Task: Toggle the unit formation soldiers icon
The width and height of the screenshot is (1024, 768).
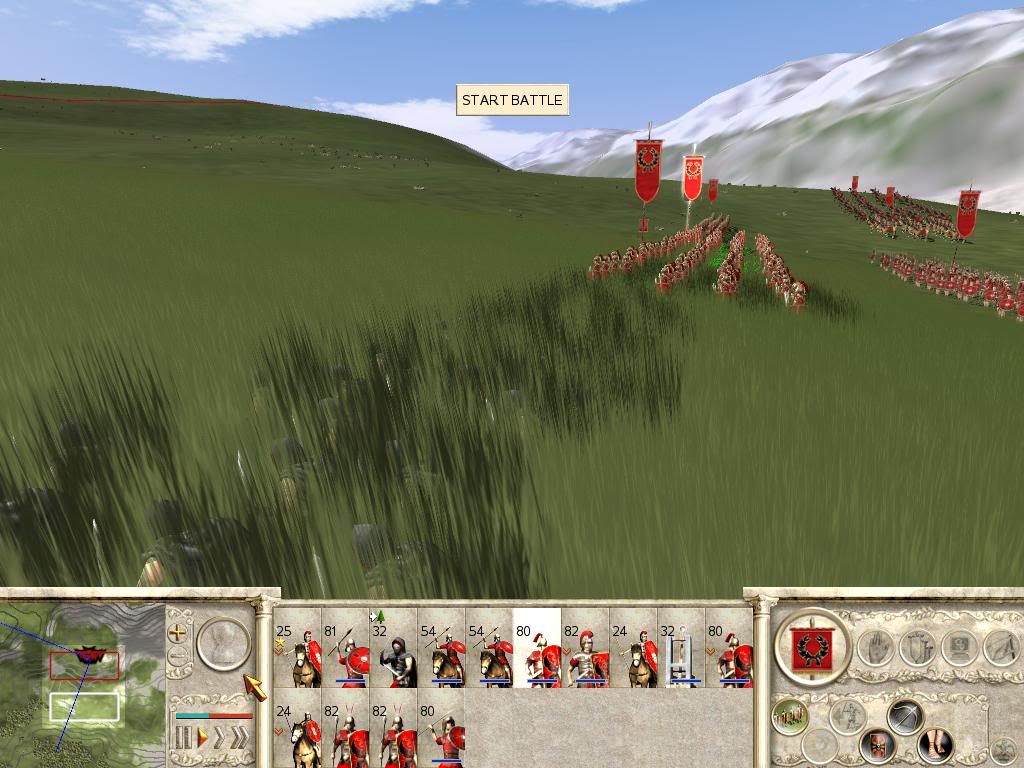Action: click(x=790, y=716)
